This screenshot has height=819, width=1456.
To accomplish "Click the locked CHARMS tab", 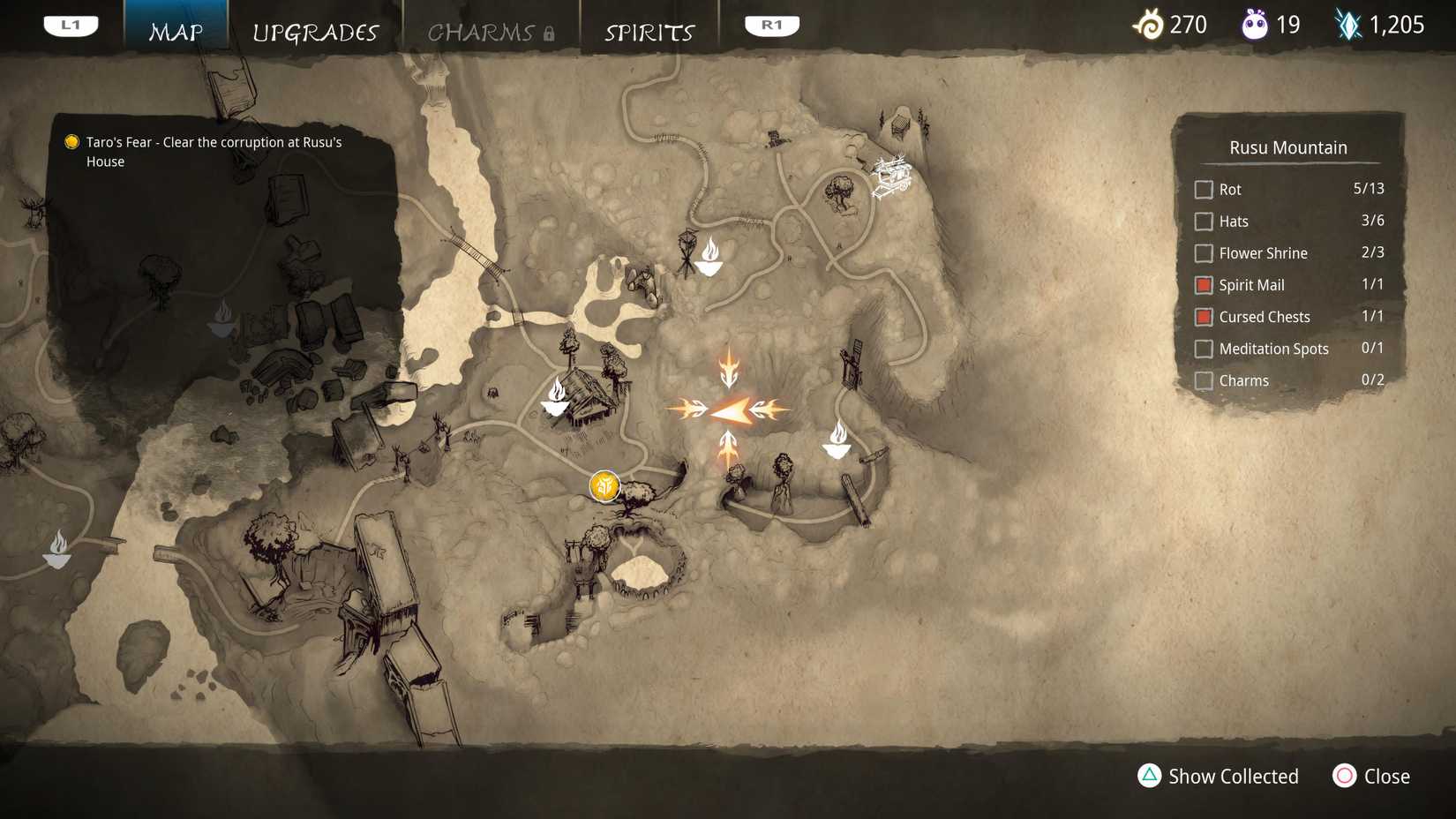I will point(482,32).
